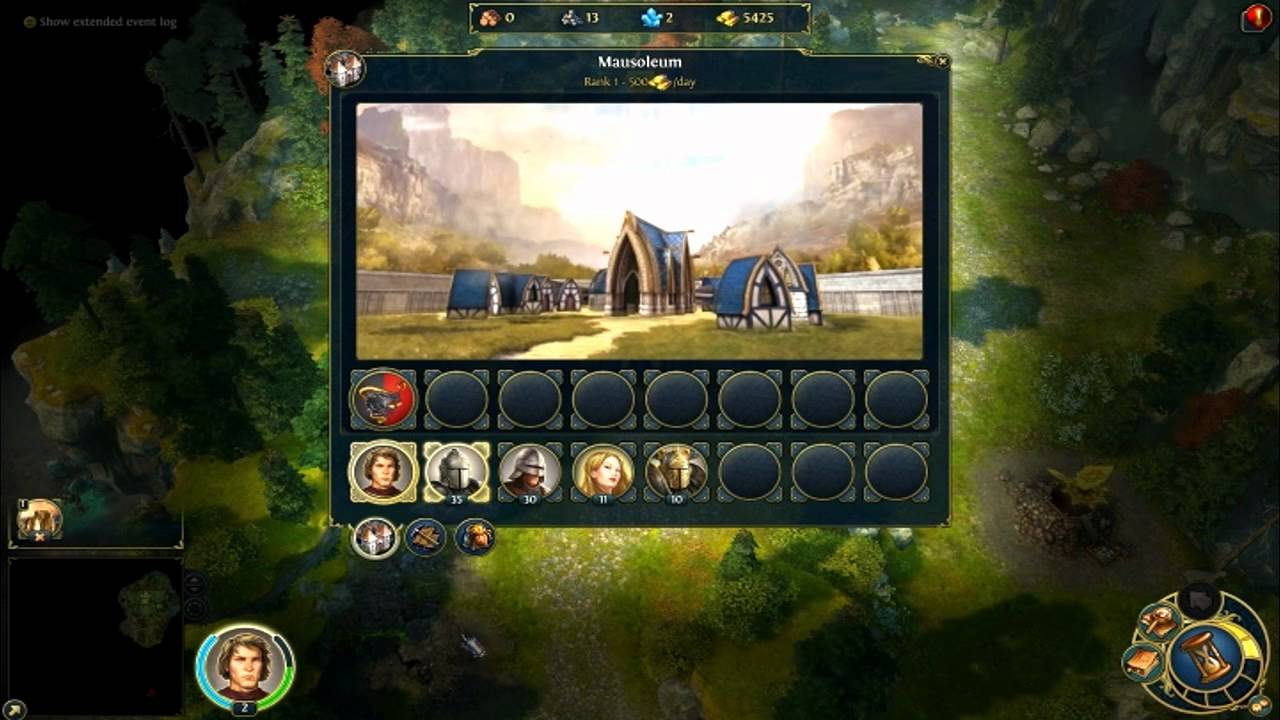Viewport: 1280px width, 720px height.
Task: Select the stack of 10 golden-armored units
Action: click(x=677, y=471)
